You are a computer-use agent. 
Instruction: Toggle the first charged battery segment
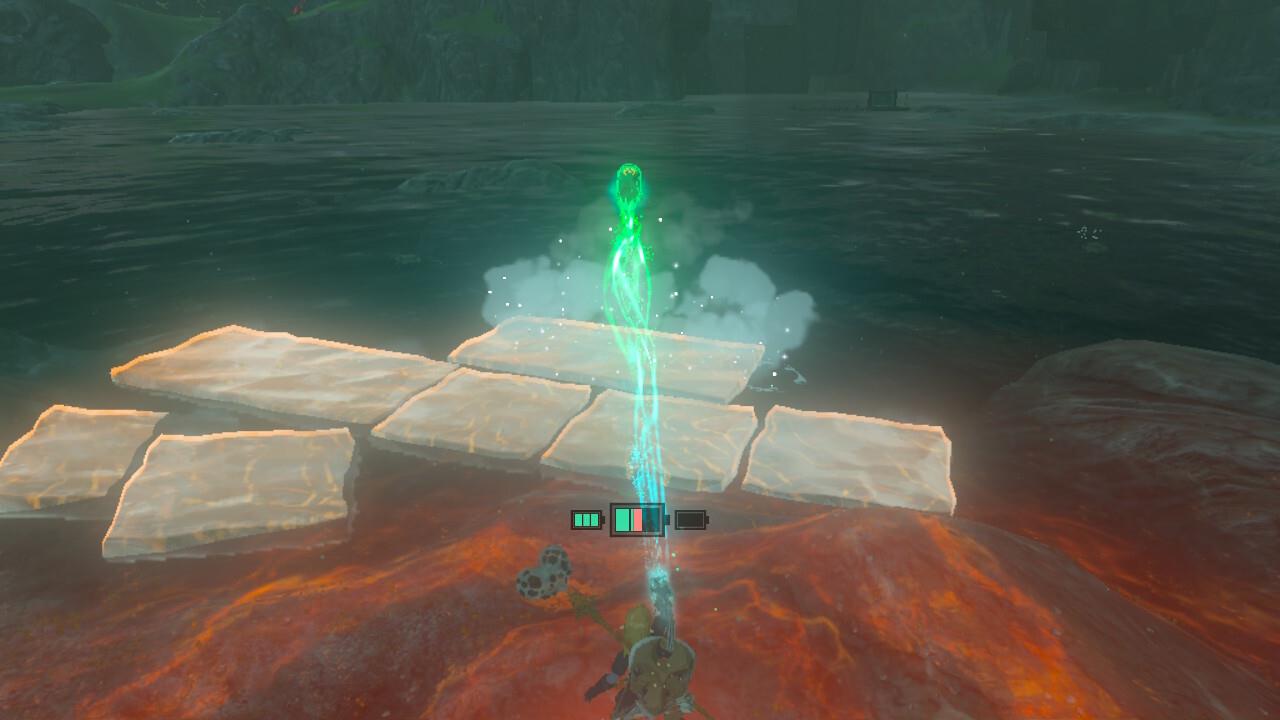[579, 519]
